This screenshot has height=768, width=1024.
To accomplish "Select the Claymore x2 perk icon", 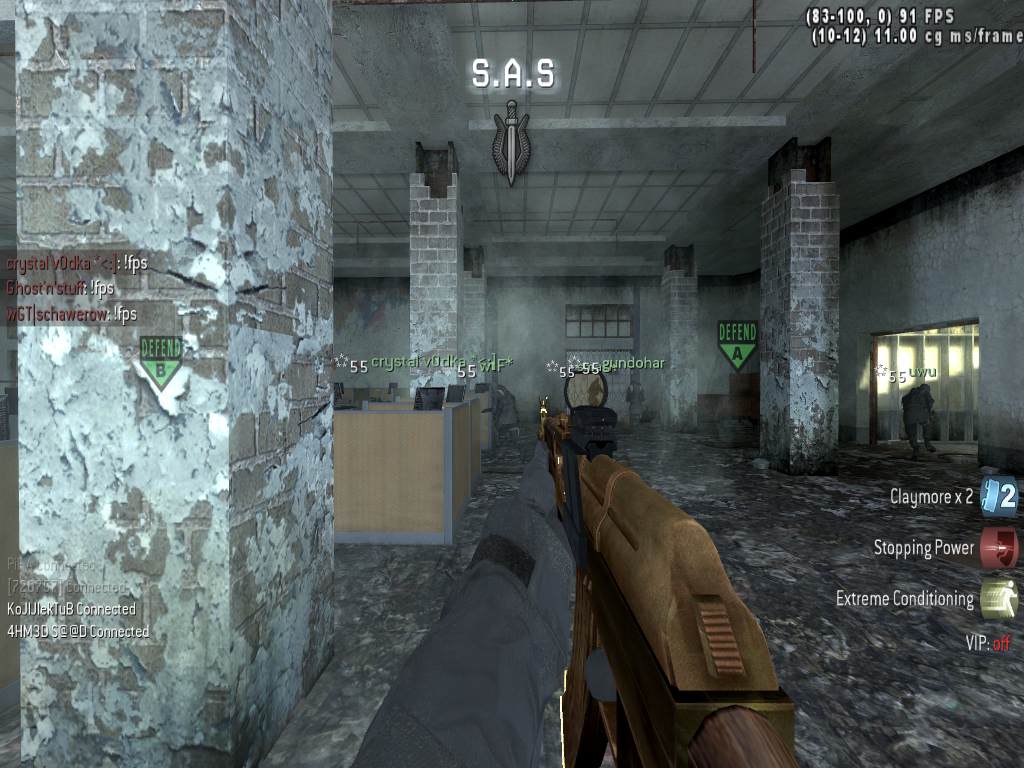I will pos(998,496).
